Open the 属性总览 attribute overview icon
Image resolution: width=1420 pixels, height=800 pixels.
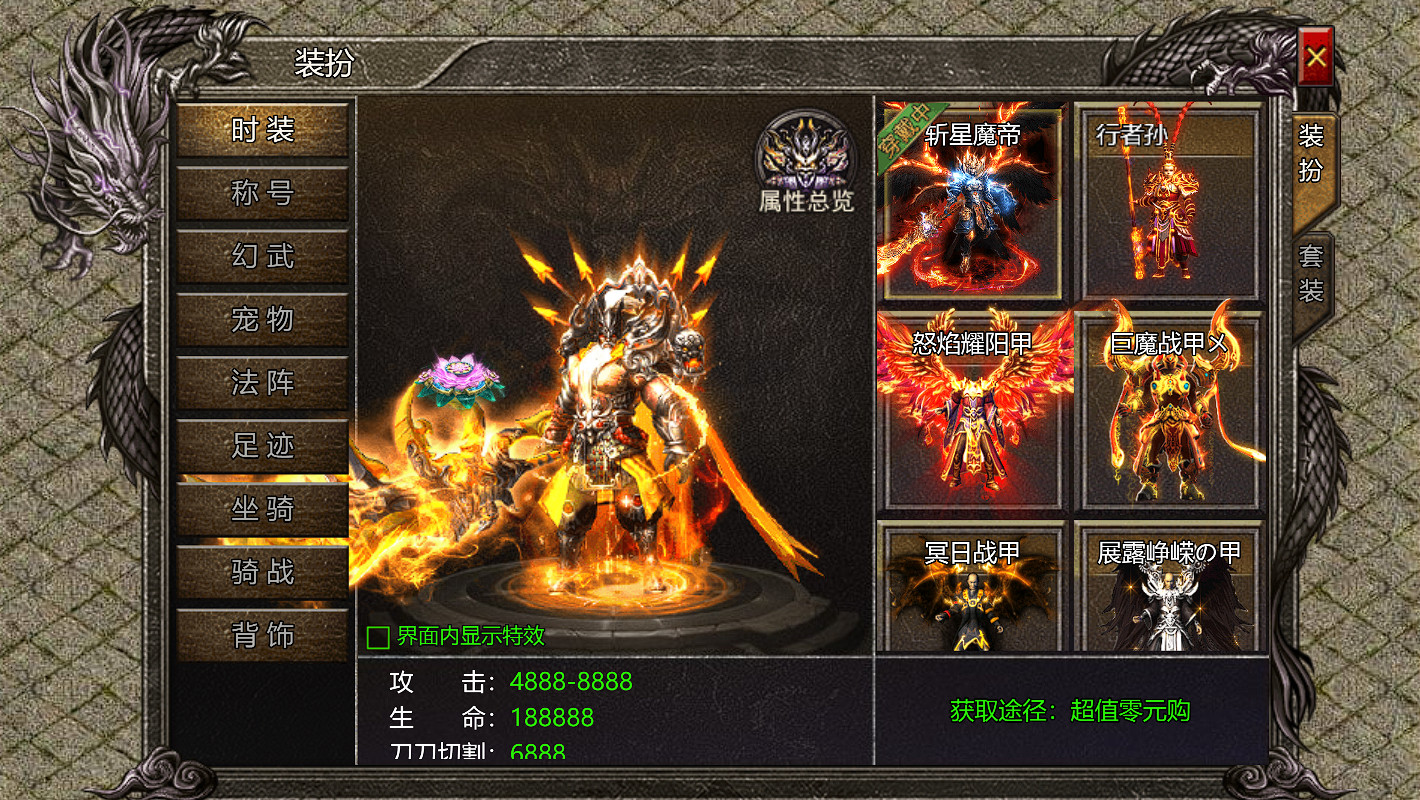[x=805, y=162]
